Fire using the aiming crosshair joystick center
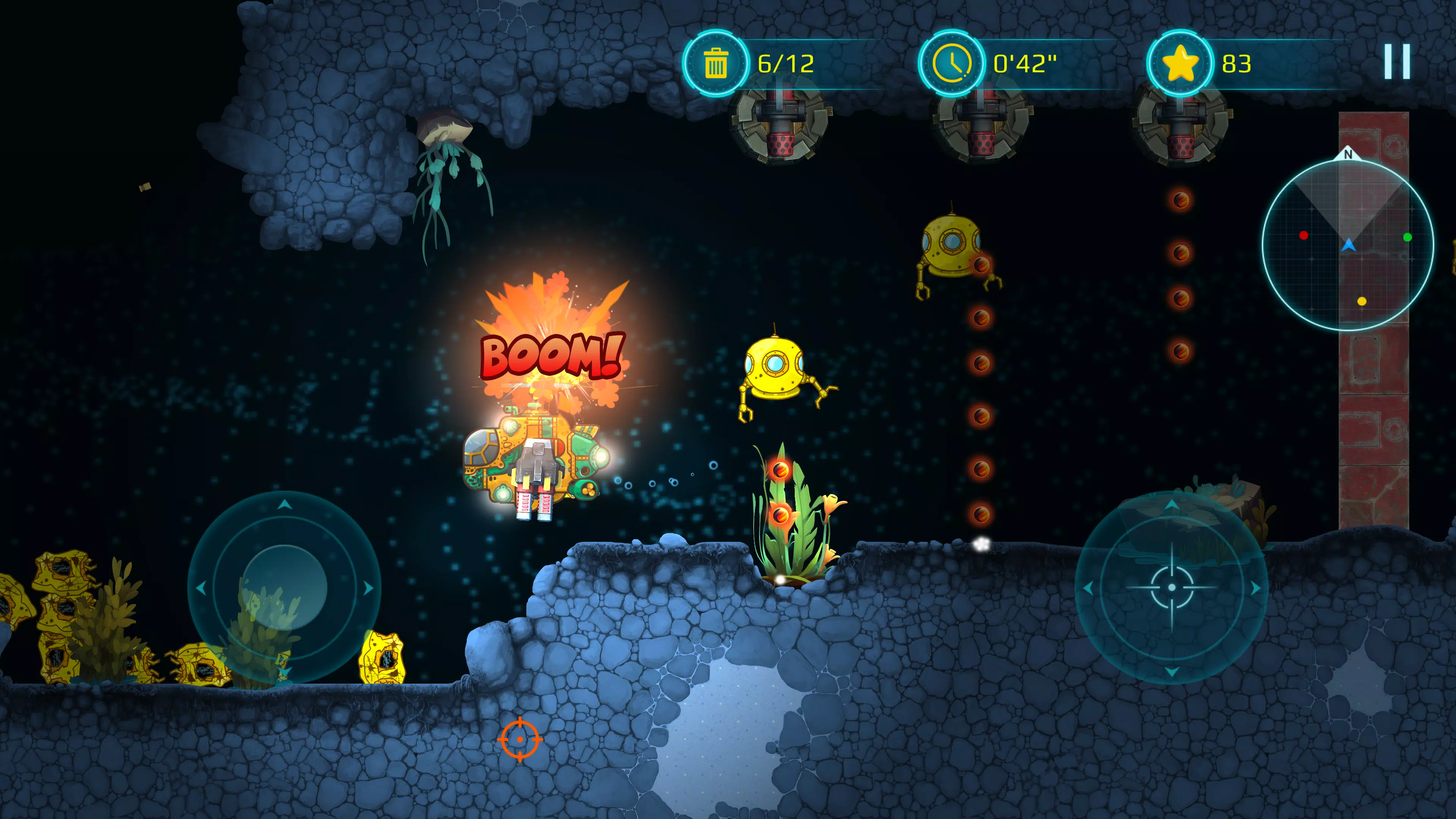The width and height of the screenshot is (1456, 819). 1171,587
